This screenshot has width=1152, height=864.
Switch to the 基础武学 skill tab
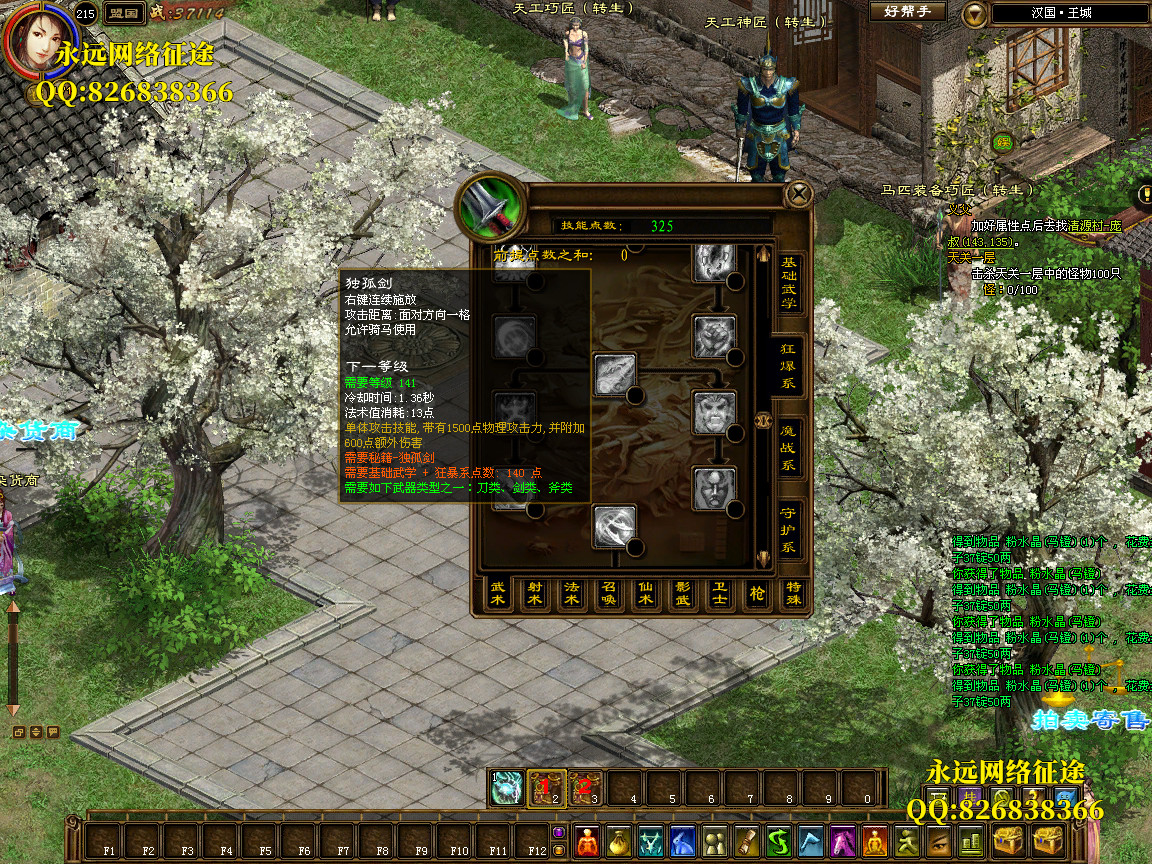[789, 281]
